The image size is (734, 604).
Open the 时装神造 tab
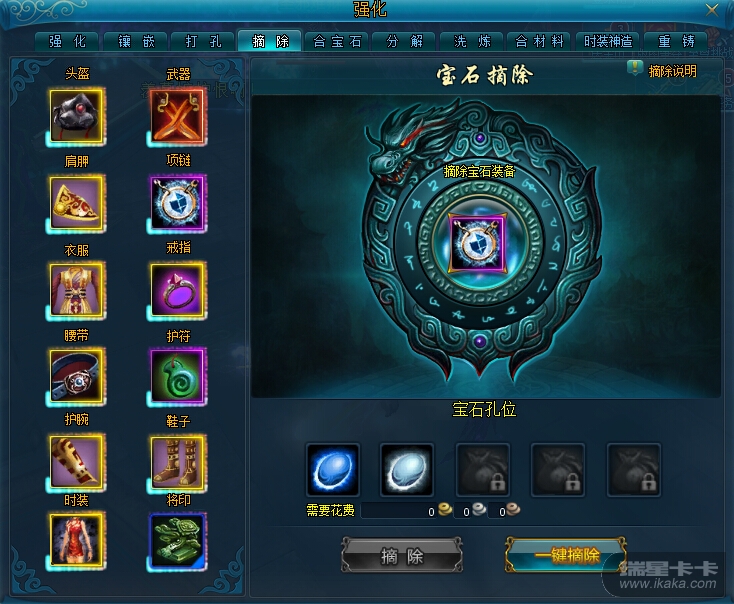tap(608, 41)
